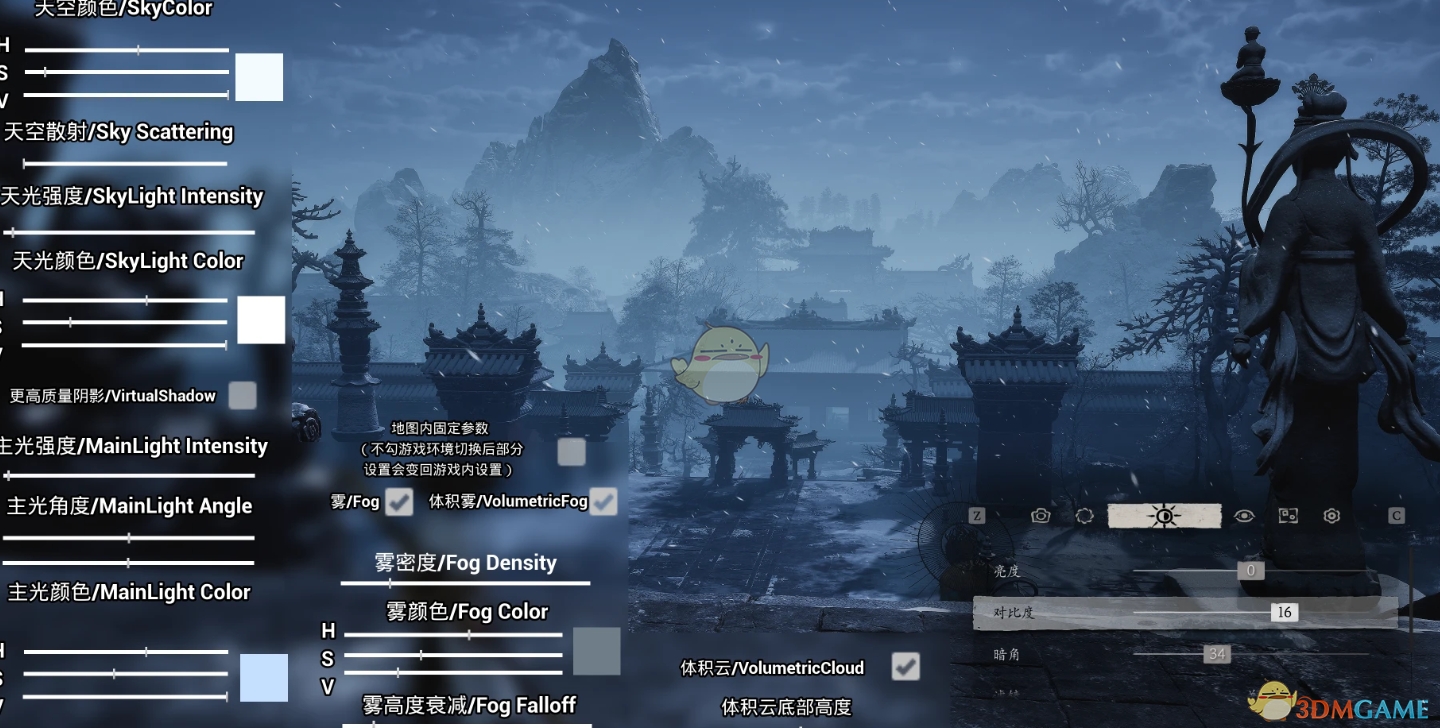Open the photo mode settings gear icon

1331,515
